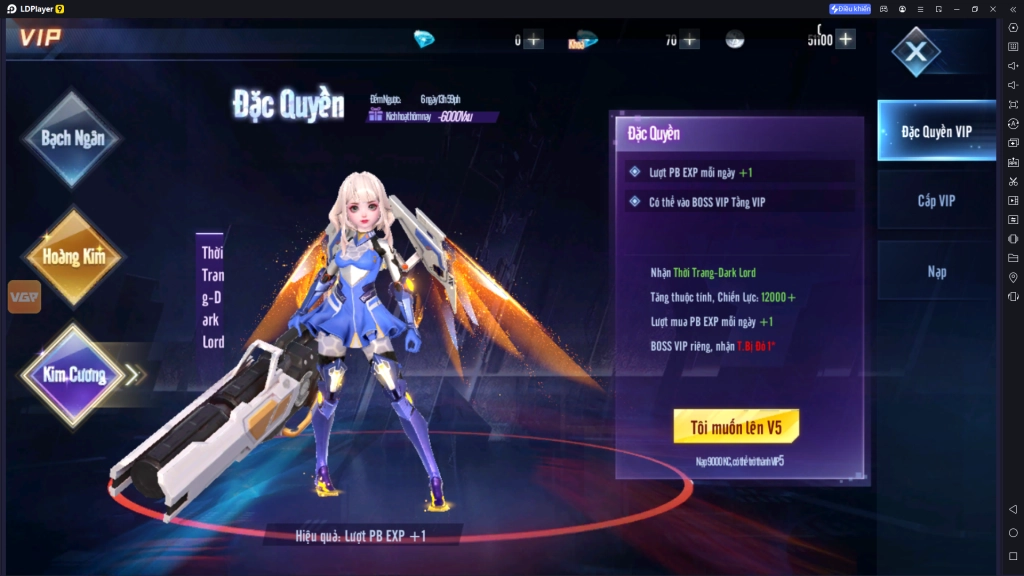Select the Kim Cương VIP tier

72,375
